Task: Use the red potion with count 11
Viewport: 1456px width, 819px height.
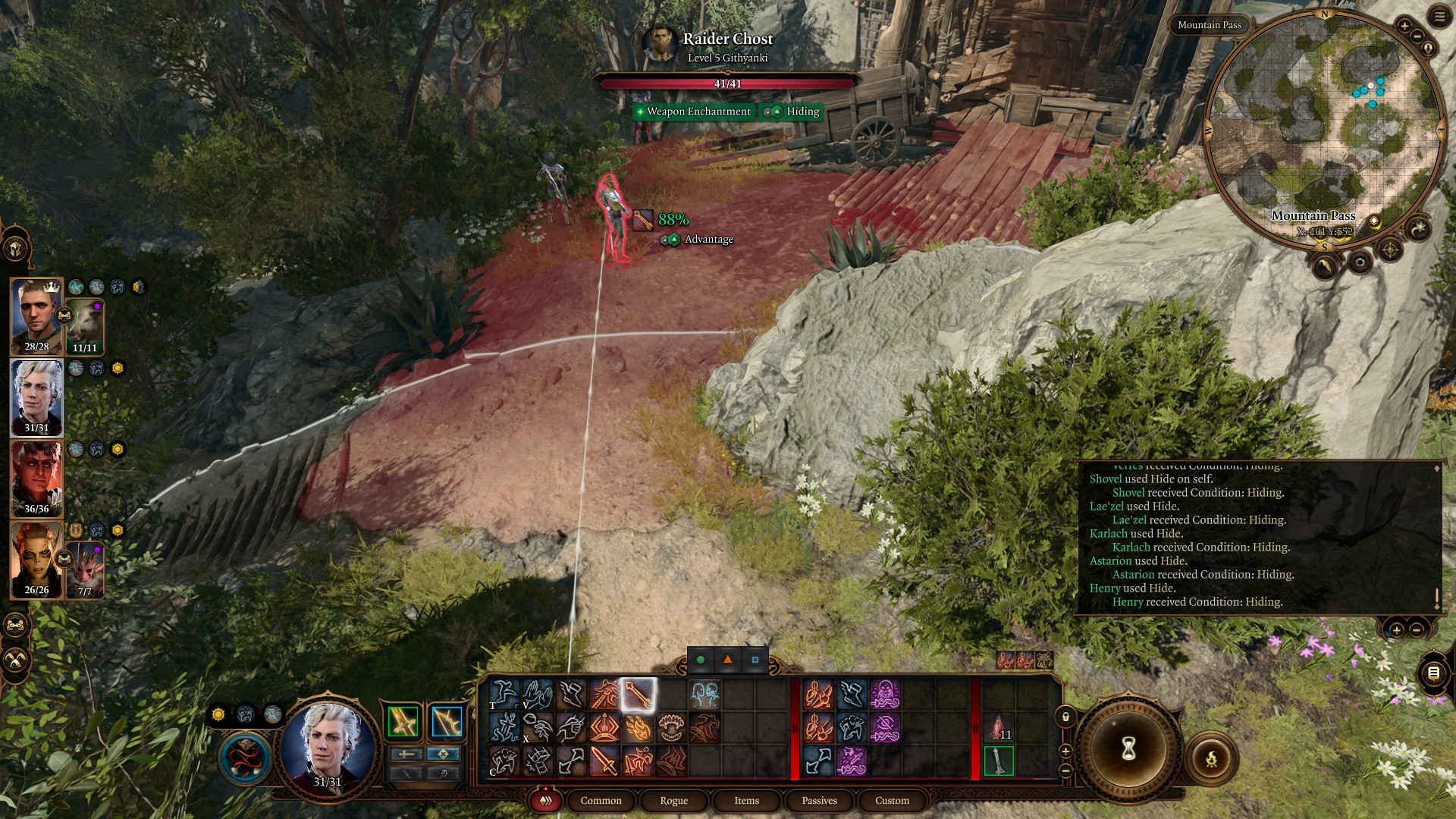Action: click(998, 728)
